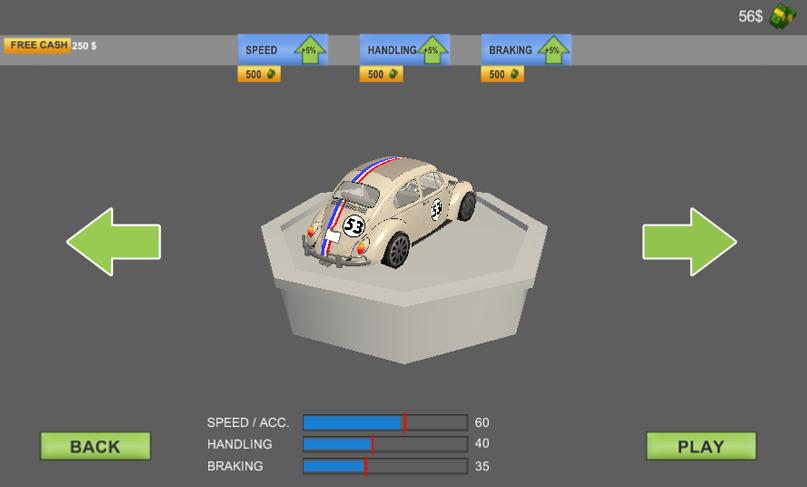Click the FREE CASH button
Viewport: 807px width, 487px height.
tap(37, 45)
